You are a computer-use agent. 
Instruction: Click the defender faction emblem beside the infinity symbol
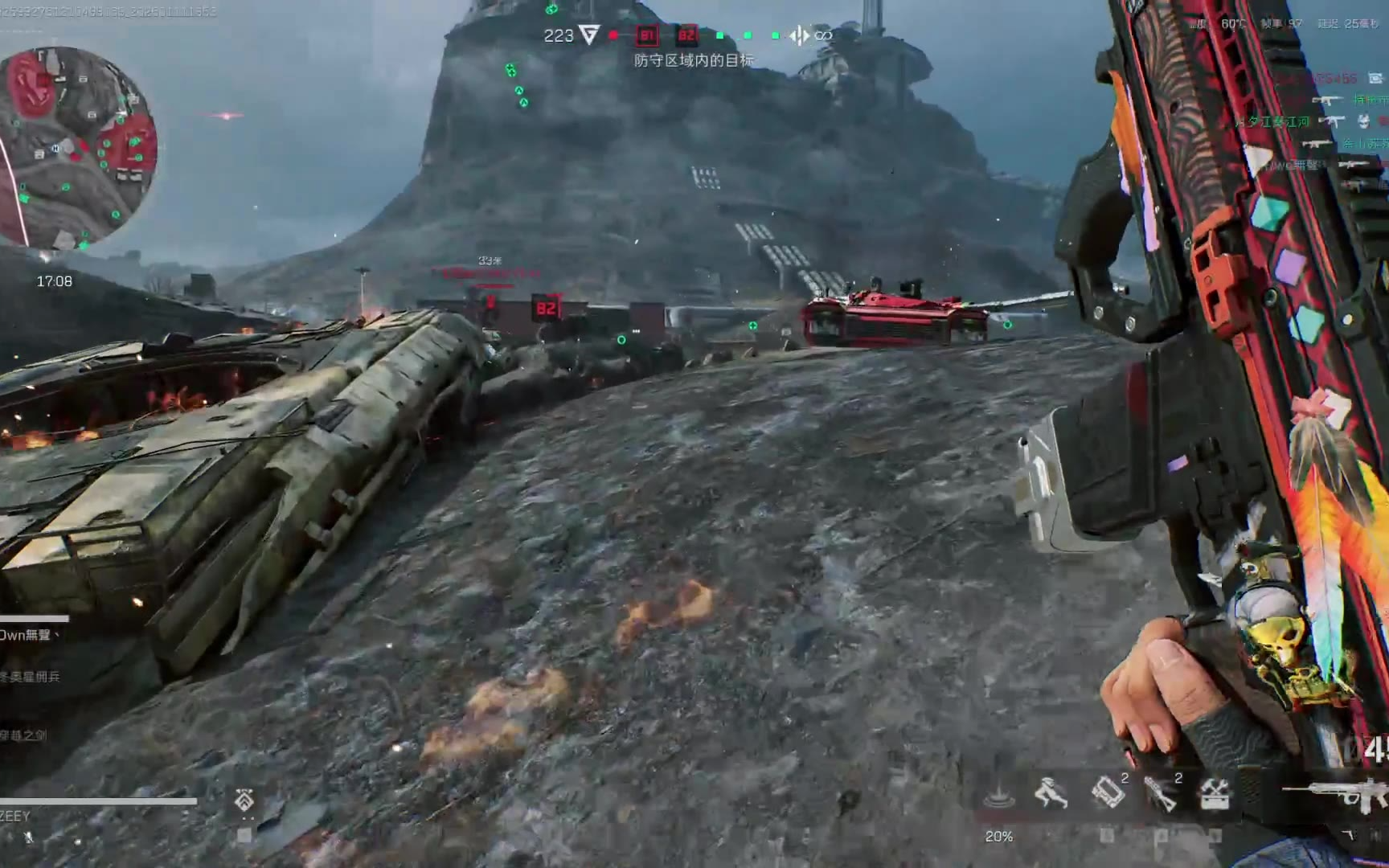(799, 35)
